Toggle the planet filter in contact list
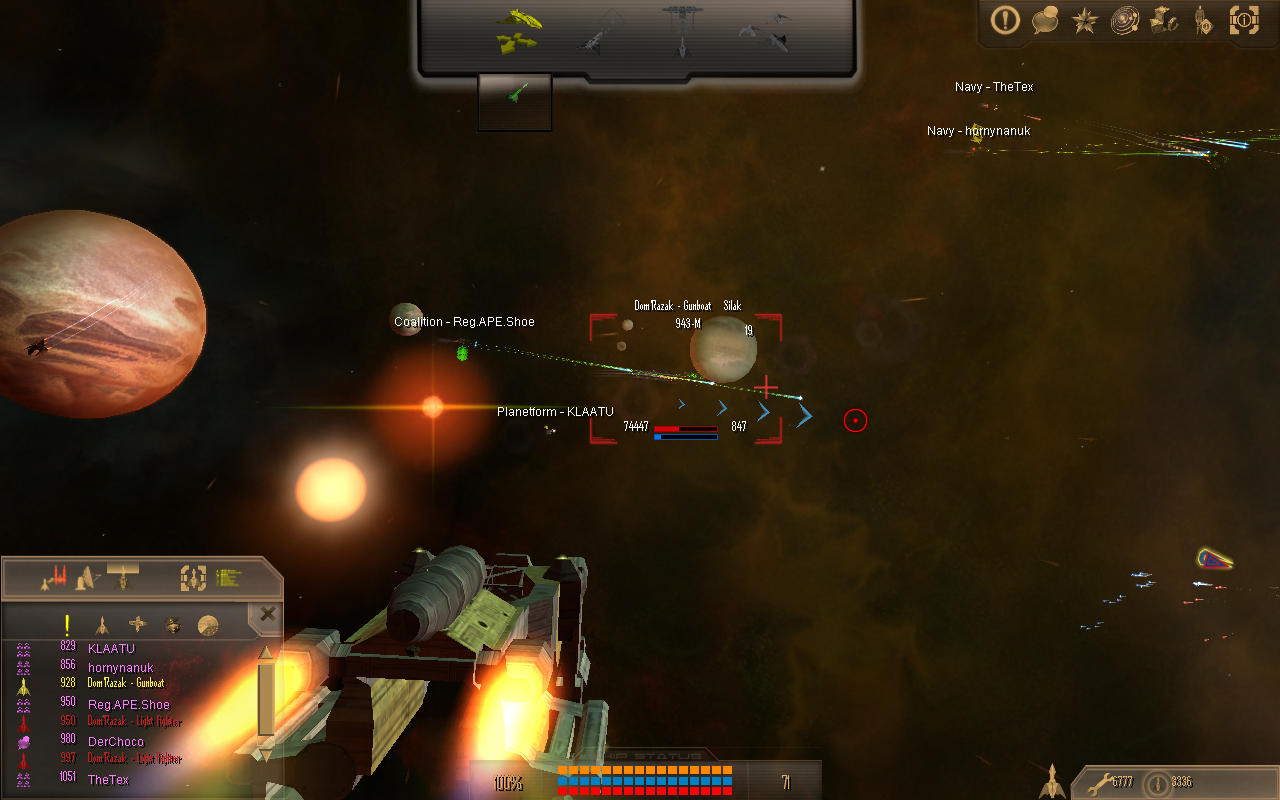 pyautogui.click(x=210, y=624)
